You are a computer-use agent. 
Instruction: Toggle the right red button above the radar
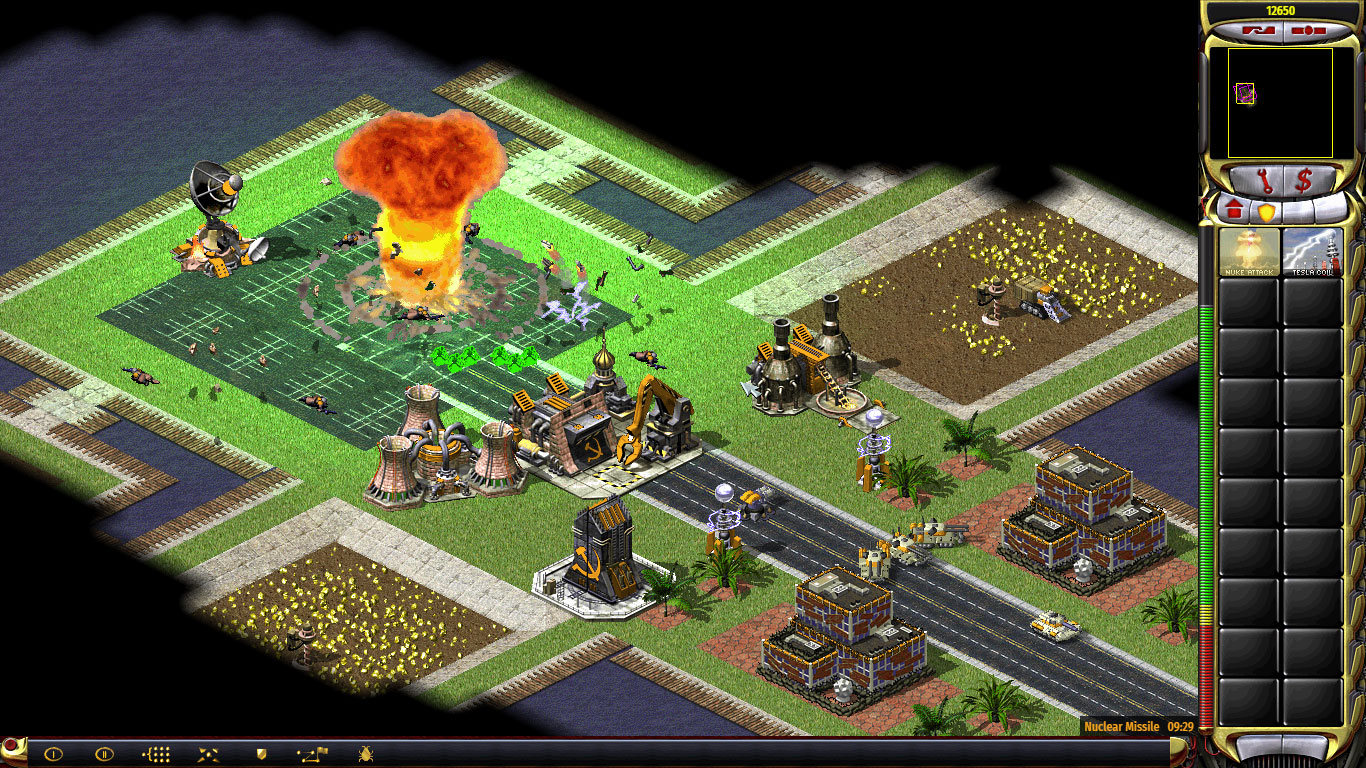[x=1303, y=30]
